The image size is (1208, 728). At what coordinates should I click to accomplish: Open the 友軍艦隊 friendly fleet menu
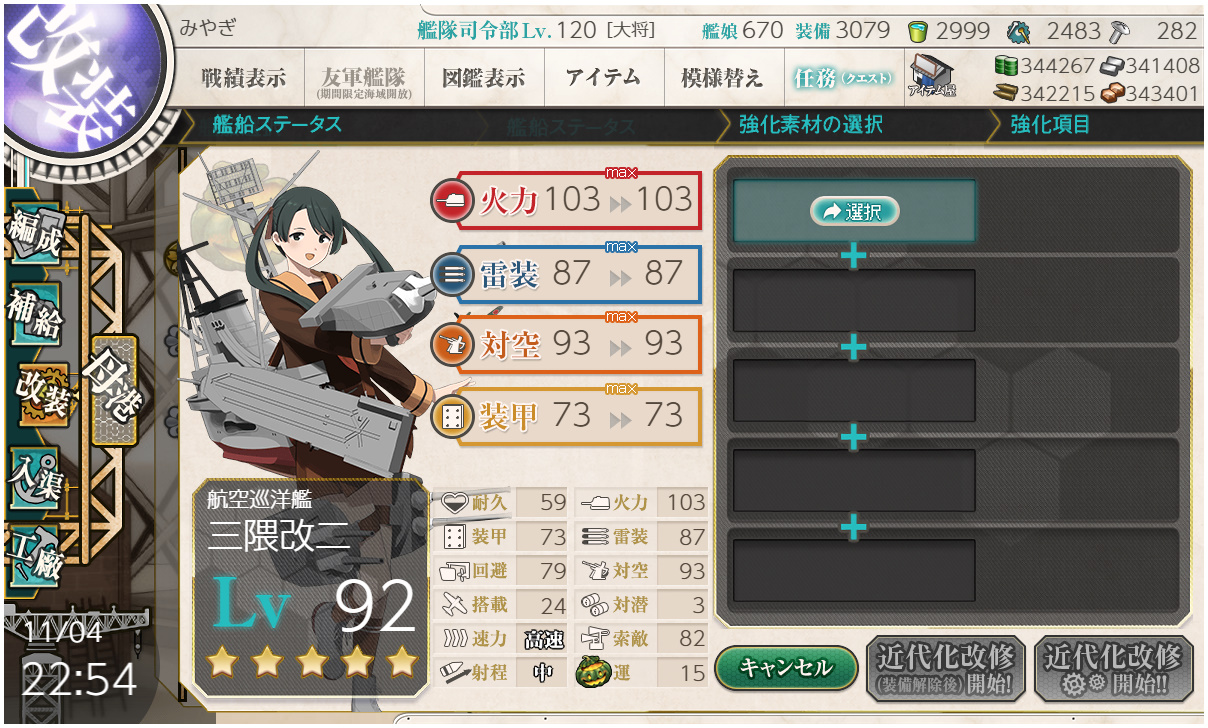tap(362, 79)
